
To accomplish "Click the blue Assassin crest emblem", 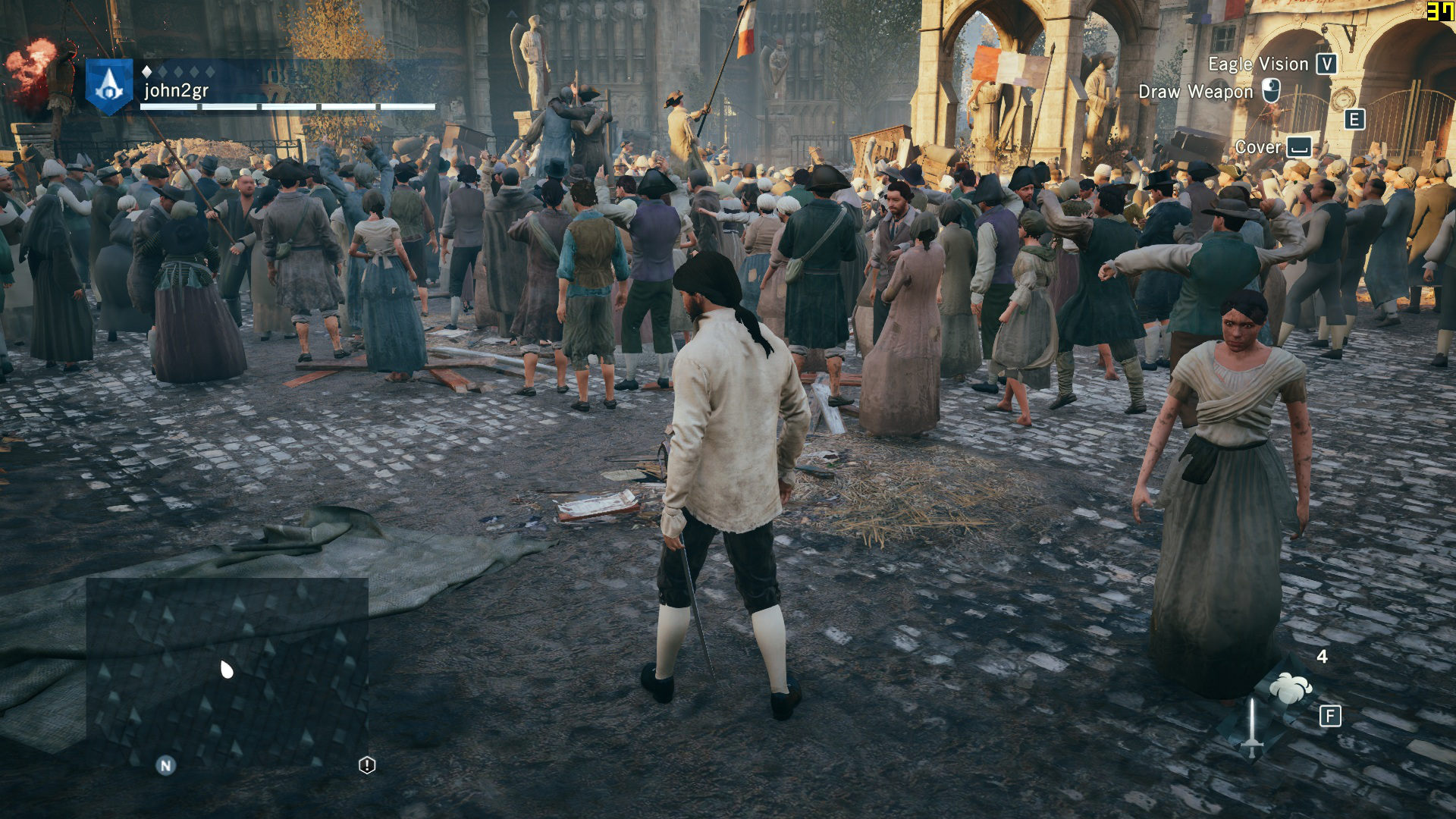I will click(x=109, y=86).
